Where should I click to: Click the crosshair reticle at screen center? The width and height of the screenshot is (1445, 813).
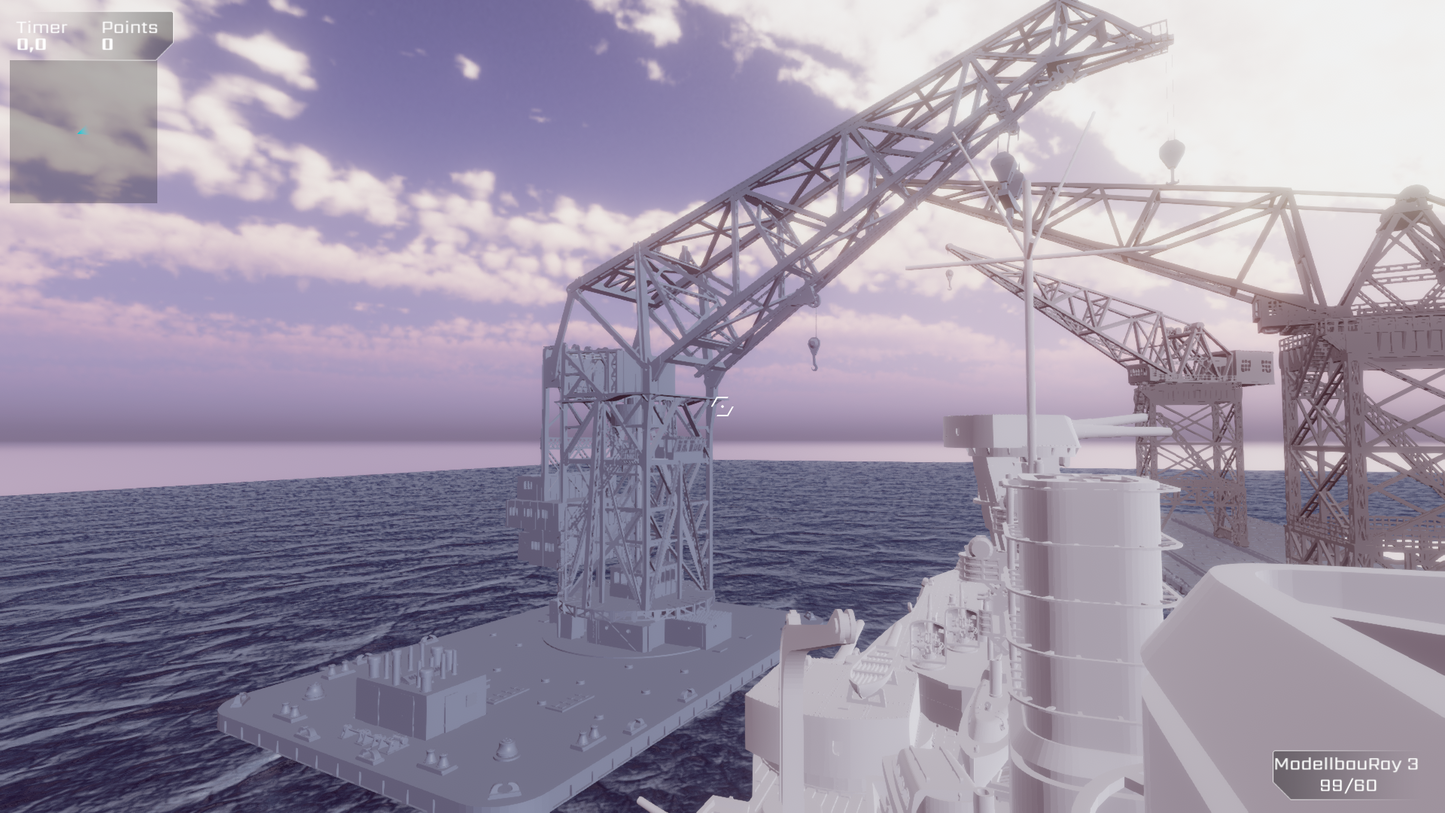pos(722,406)
